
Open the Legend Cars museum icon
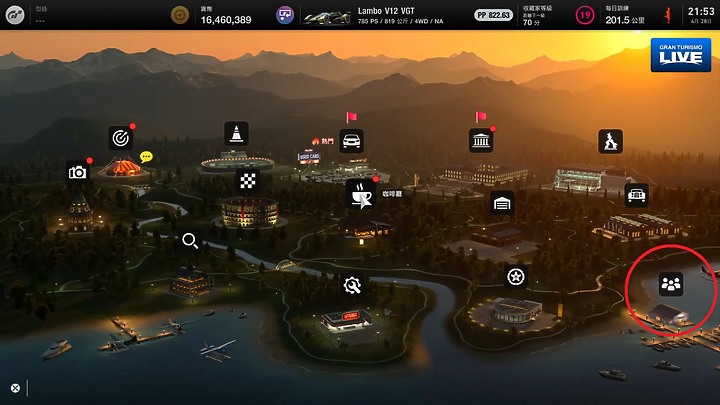coord(481,140)
